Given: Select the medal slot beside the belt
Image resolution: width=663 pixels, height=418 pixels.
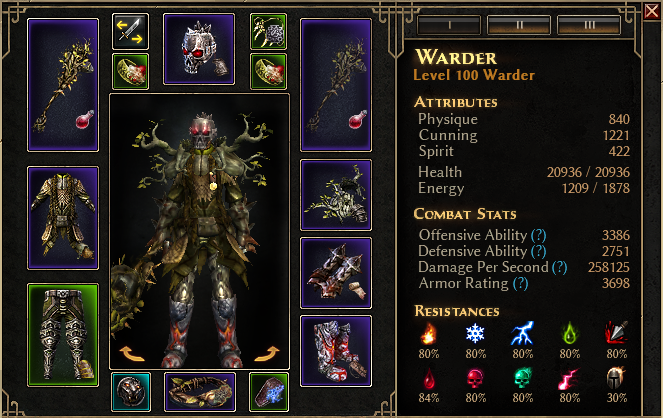Looking at the screenshot, I should [269, 392].
